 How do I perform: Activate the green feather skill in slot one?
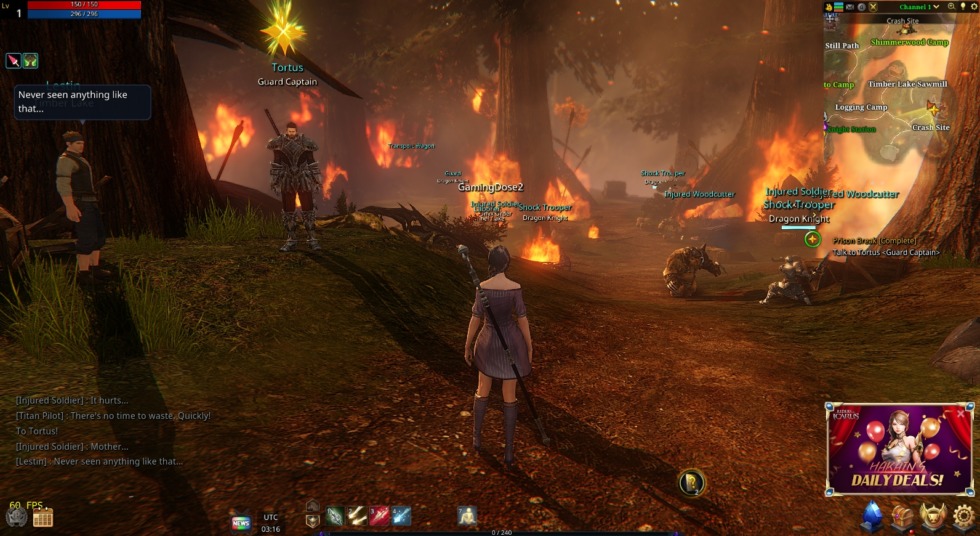click(335, 516)
